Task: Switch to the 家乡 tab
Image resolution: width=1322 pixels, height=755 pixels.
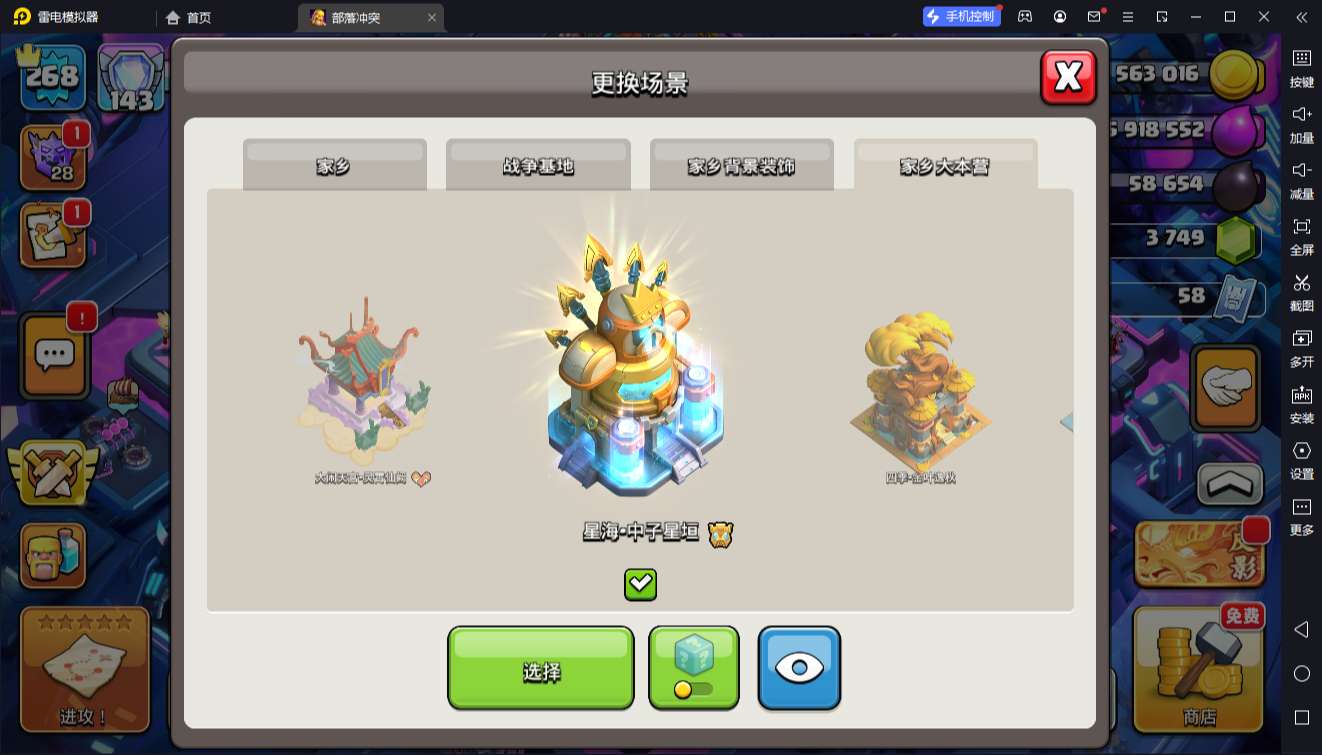Action: coord(334,165)
